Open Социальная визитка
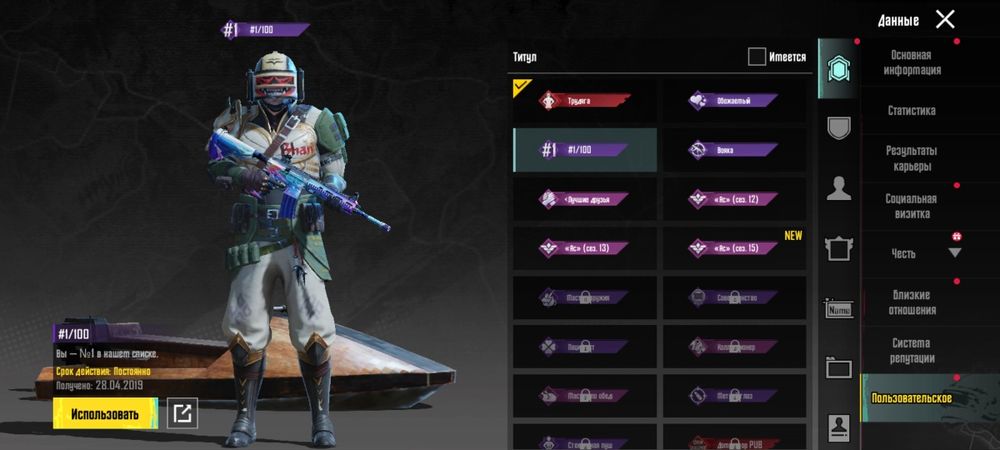1000x450 pixels. pos(911,206)
